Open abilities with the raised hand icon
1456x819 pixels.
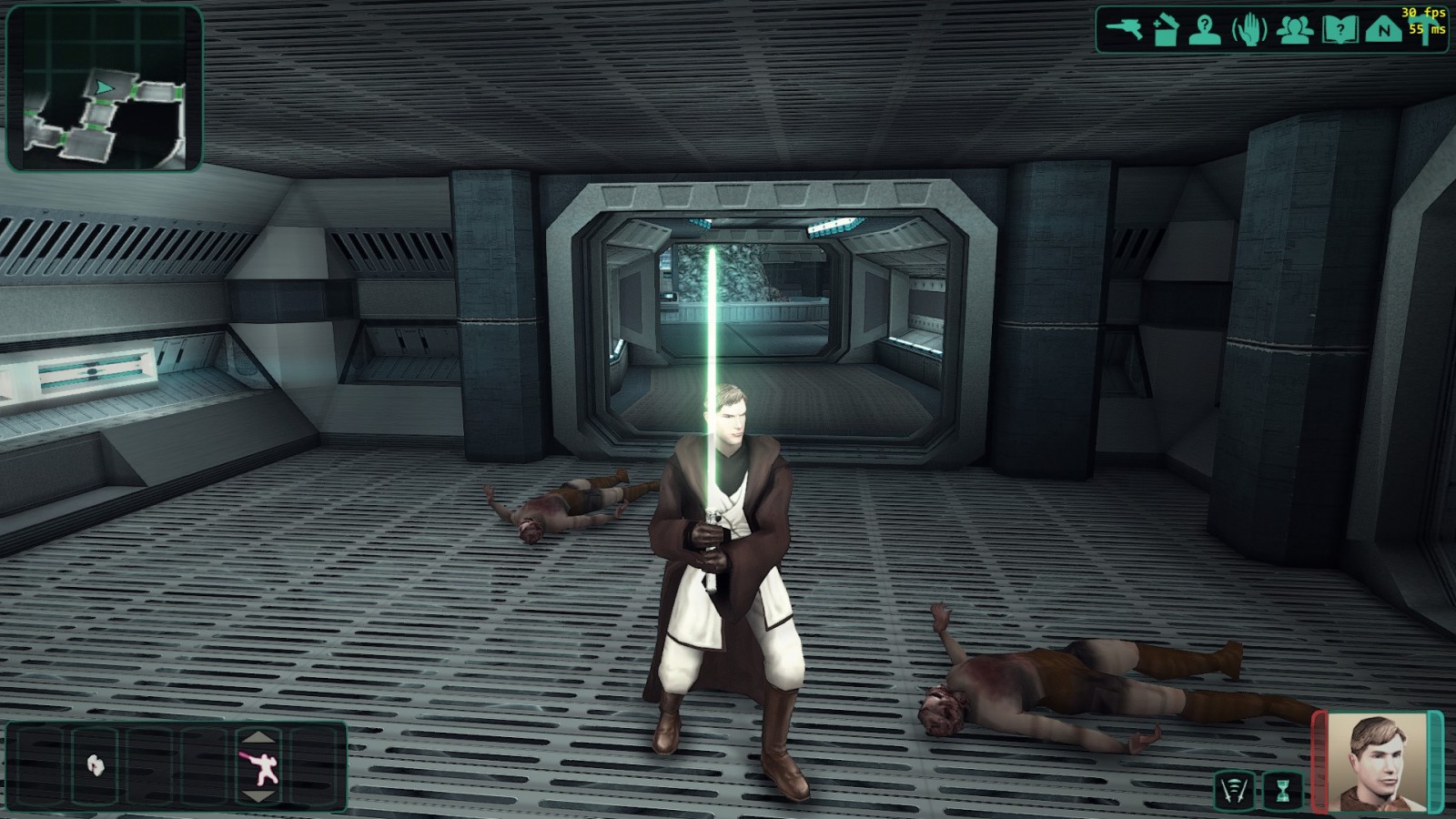pos(1249,30)
